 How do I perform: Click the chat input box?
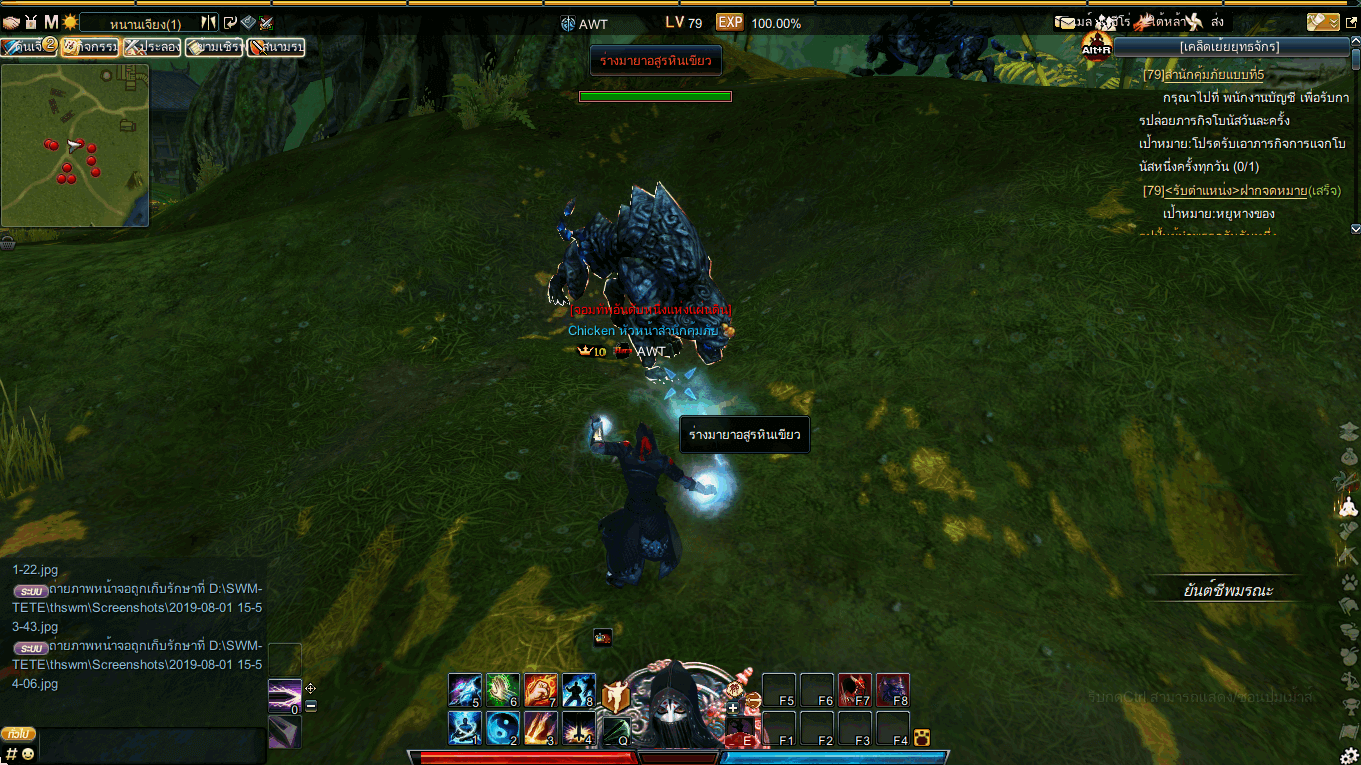pos(150,745)
